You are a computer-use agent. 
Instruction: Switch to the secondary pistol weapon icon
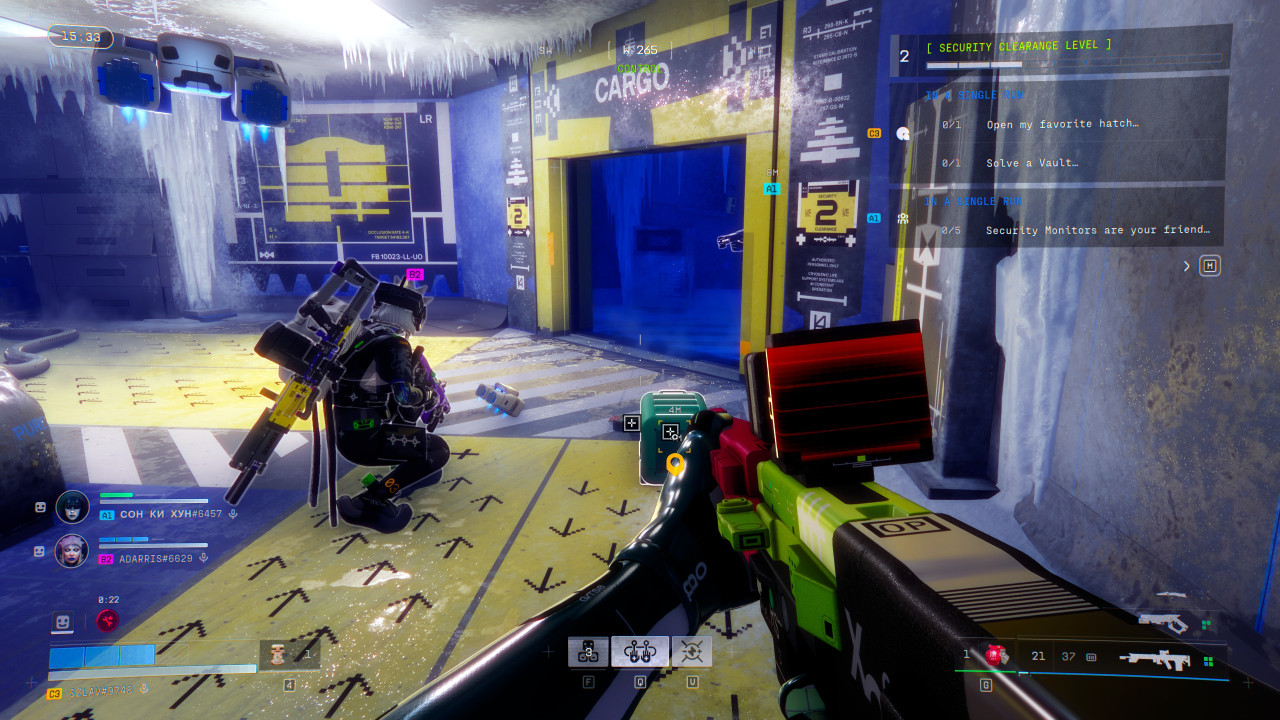(1164, 623)
